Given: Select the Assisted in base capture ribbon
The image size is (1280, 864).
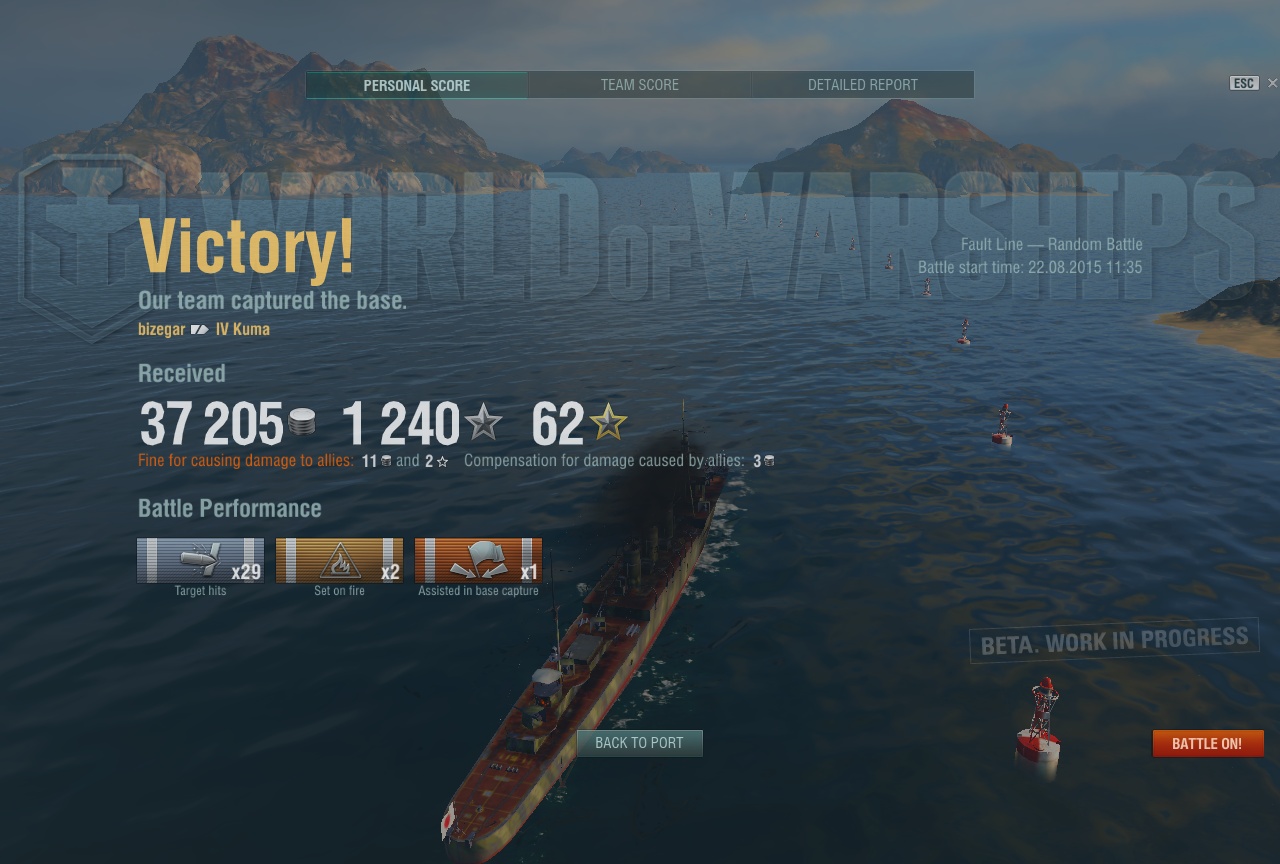Looking at the screenshot, I should point(478,560).
